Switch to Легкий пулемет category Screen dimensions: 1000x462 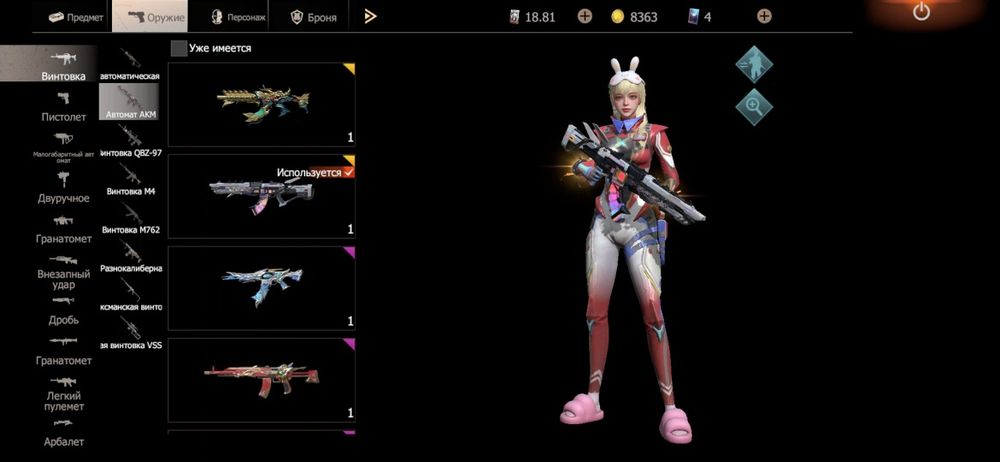tap(63, 394)
